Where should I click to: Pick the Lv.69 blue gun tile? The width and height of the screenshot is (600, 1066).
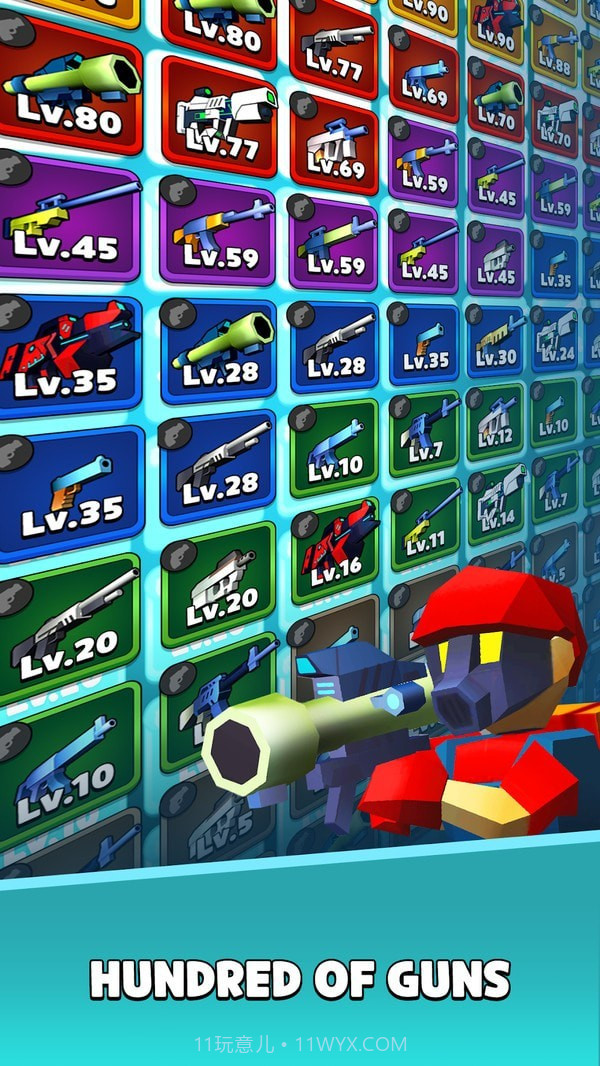(x=424, y=77)
